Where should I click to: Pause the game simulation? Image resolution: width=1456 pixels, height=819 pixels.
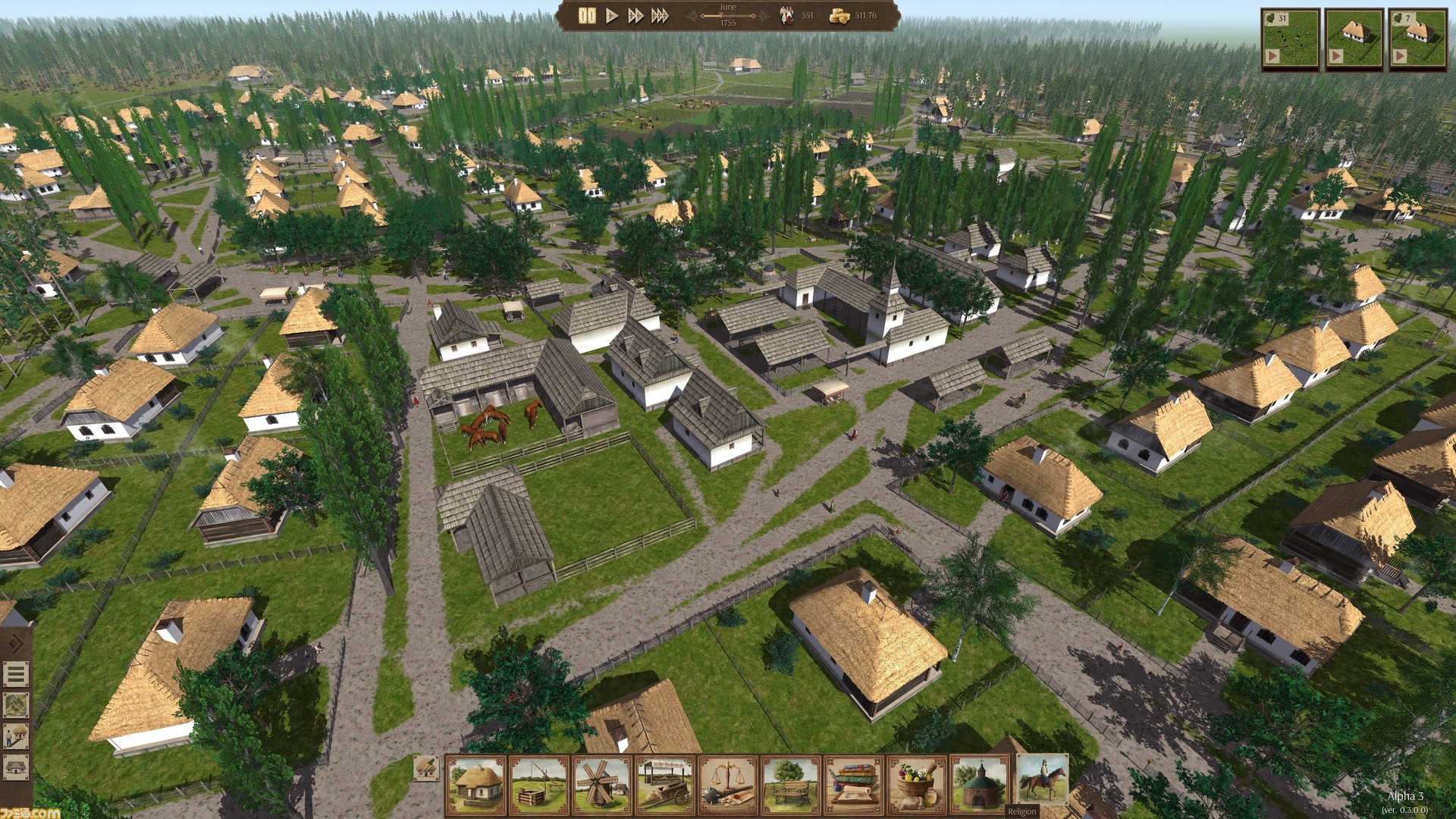(x=587, y=15)
